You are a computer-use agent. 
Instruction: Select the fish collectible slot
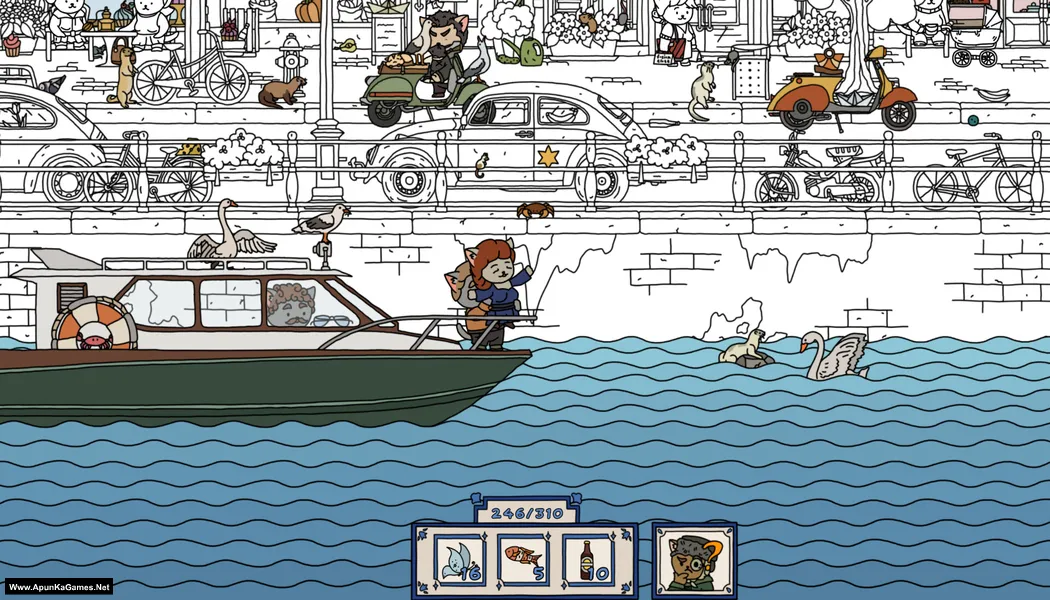coord(524,560)
